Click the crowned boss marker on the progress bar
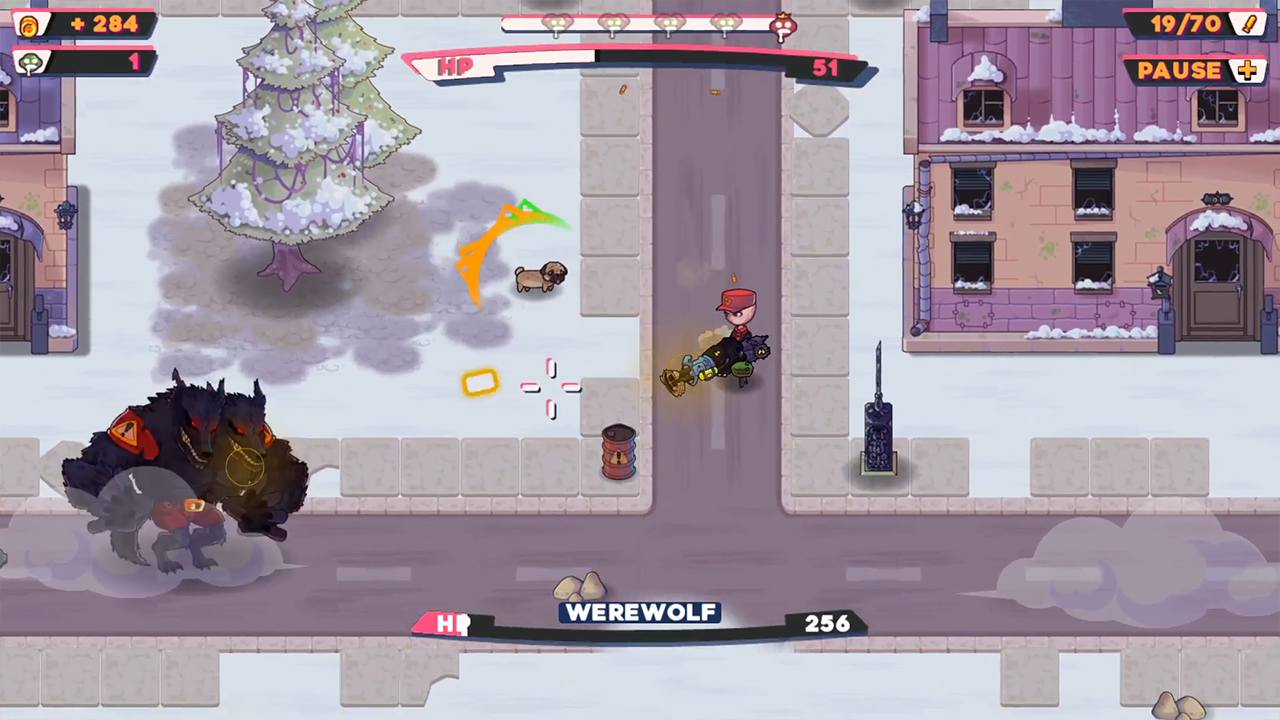The width and height of the screenshot is (1280, 720). 783,25
